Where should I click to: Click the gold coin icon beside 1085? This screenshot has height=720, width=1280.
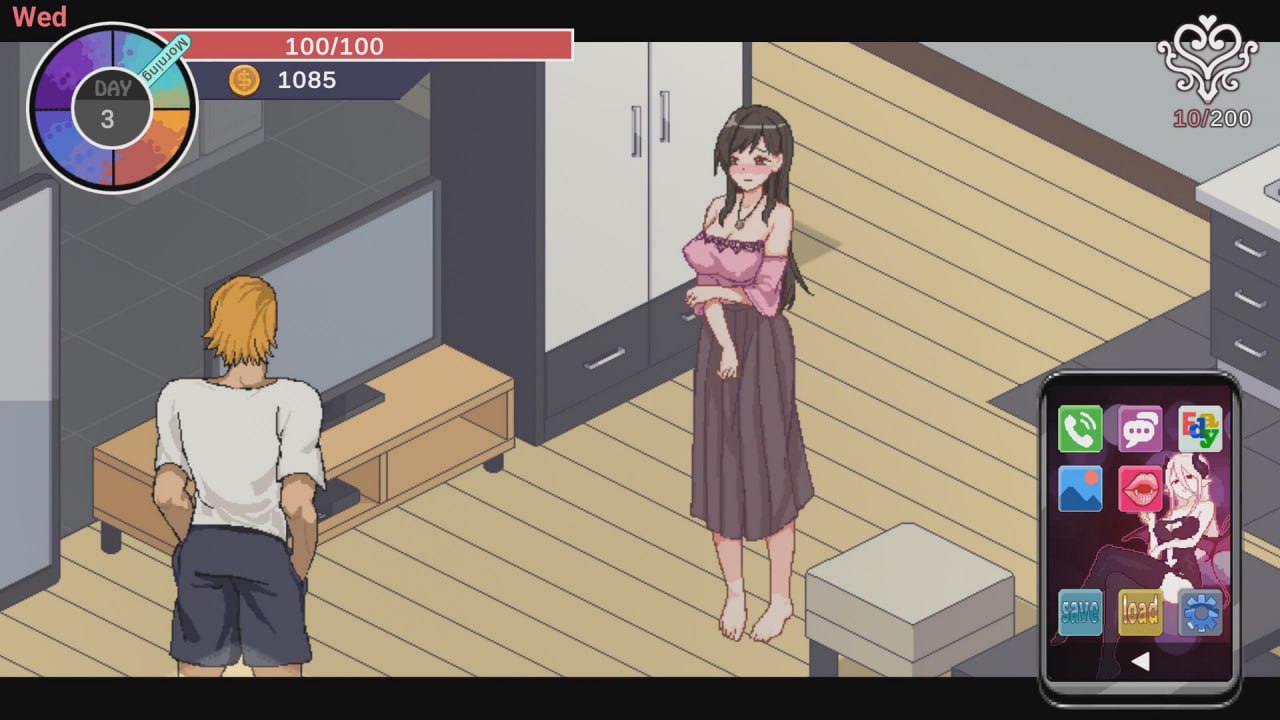tap(246, 81)
